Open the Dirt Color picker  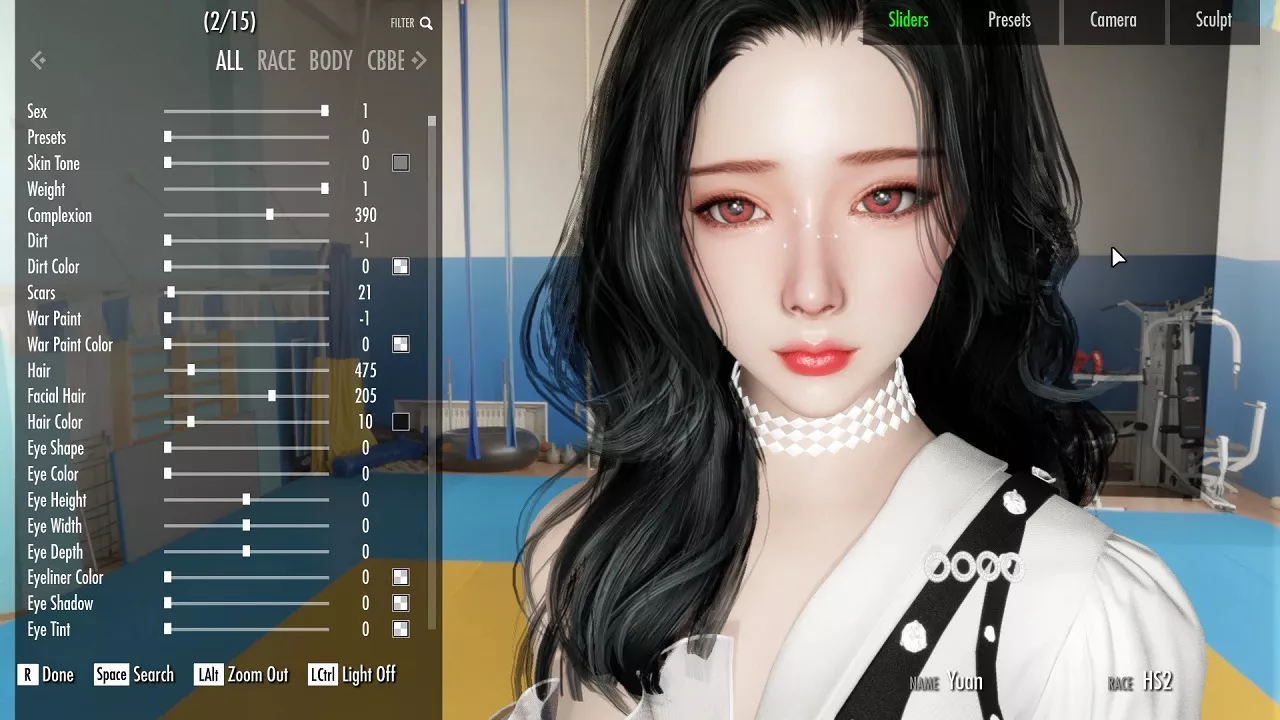point(400,266)
